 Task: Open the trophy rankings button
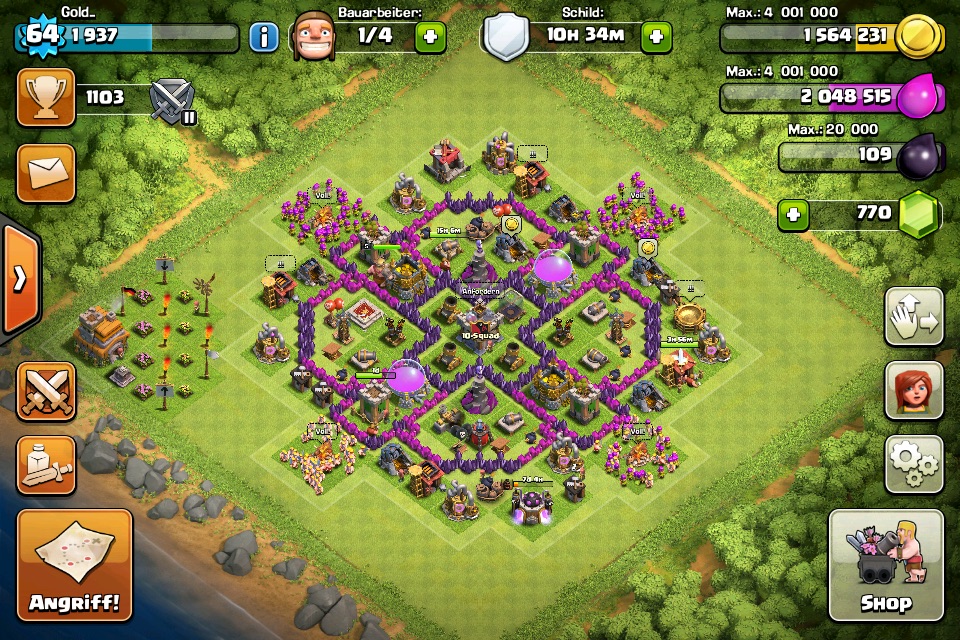[46, 97]
